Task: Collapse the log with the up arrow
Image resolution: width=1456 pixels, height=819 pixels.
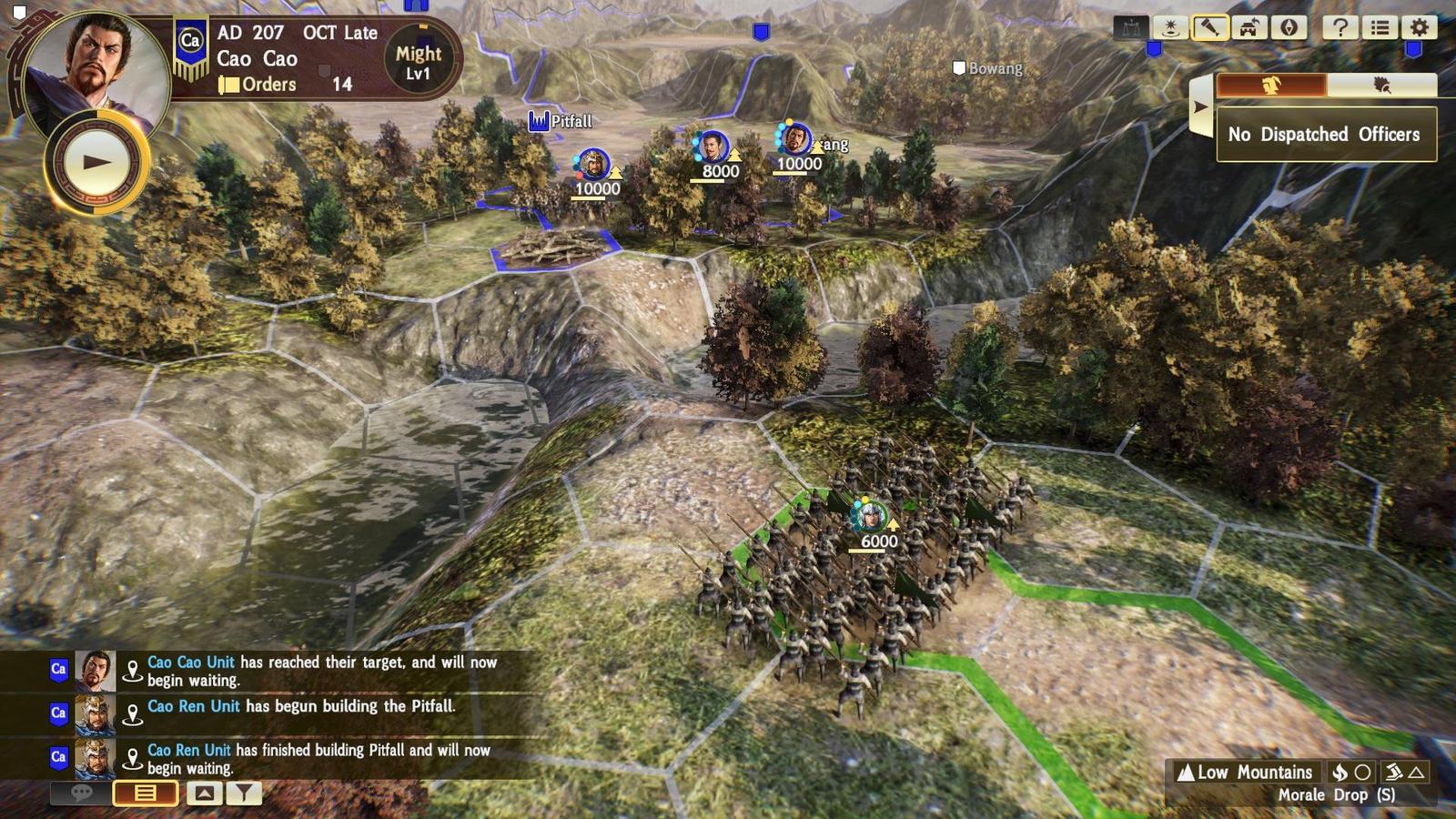Action: point(202,793)
